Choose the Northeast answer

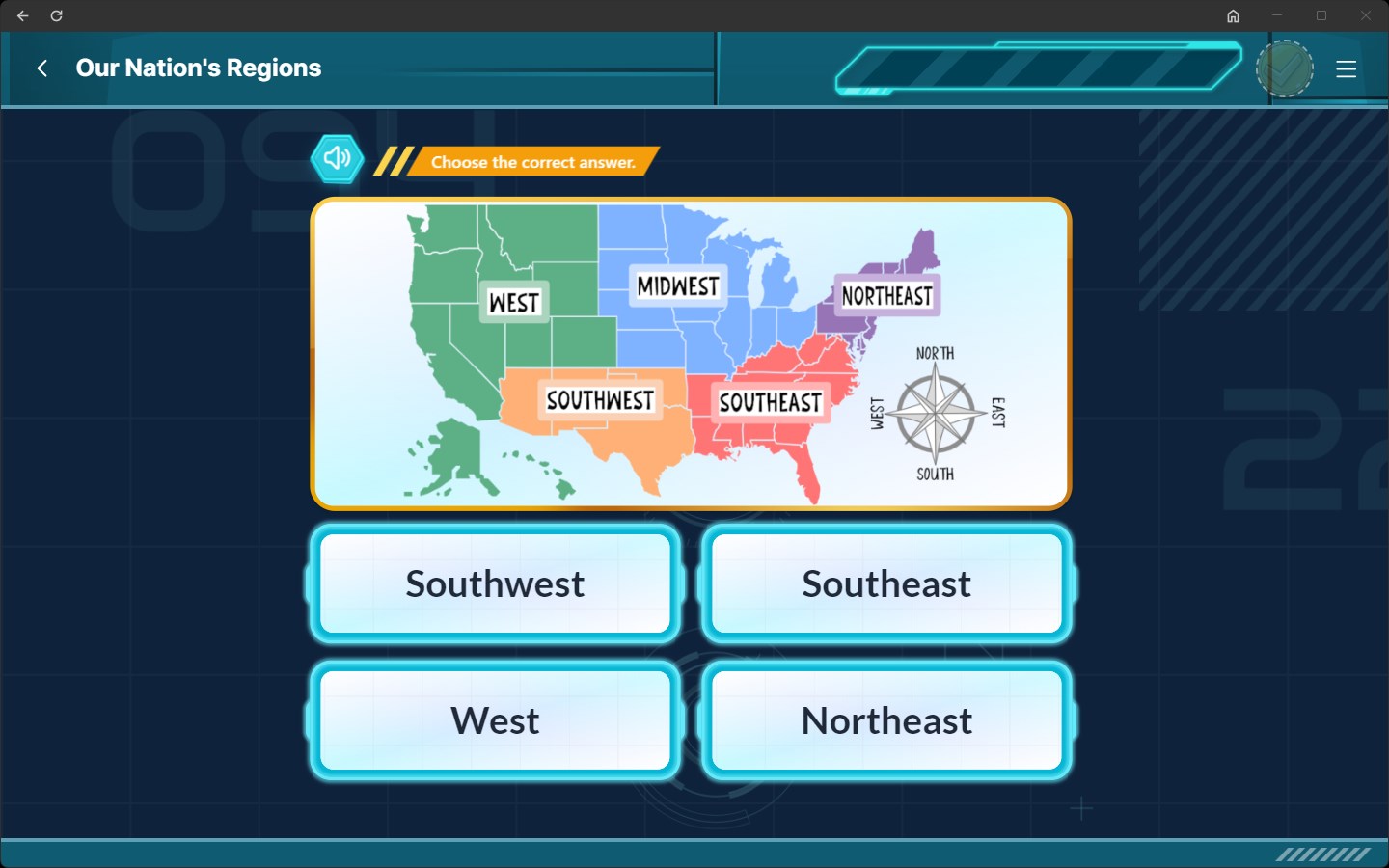point(886,720)
